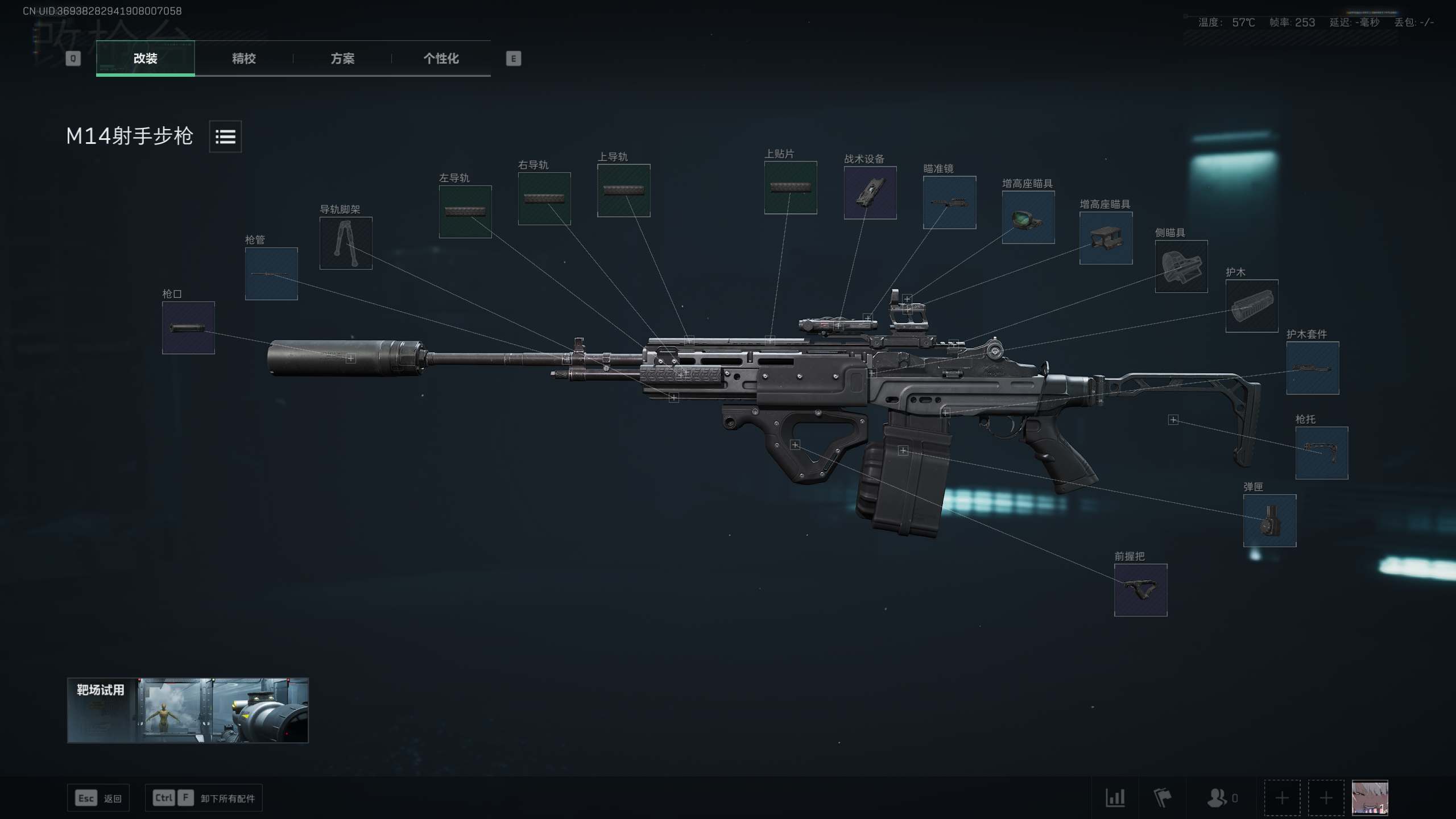Select the 枪口 suppressor slot
Viewport: 1456px width, 819px height.
[188, 328]
